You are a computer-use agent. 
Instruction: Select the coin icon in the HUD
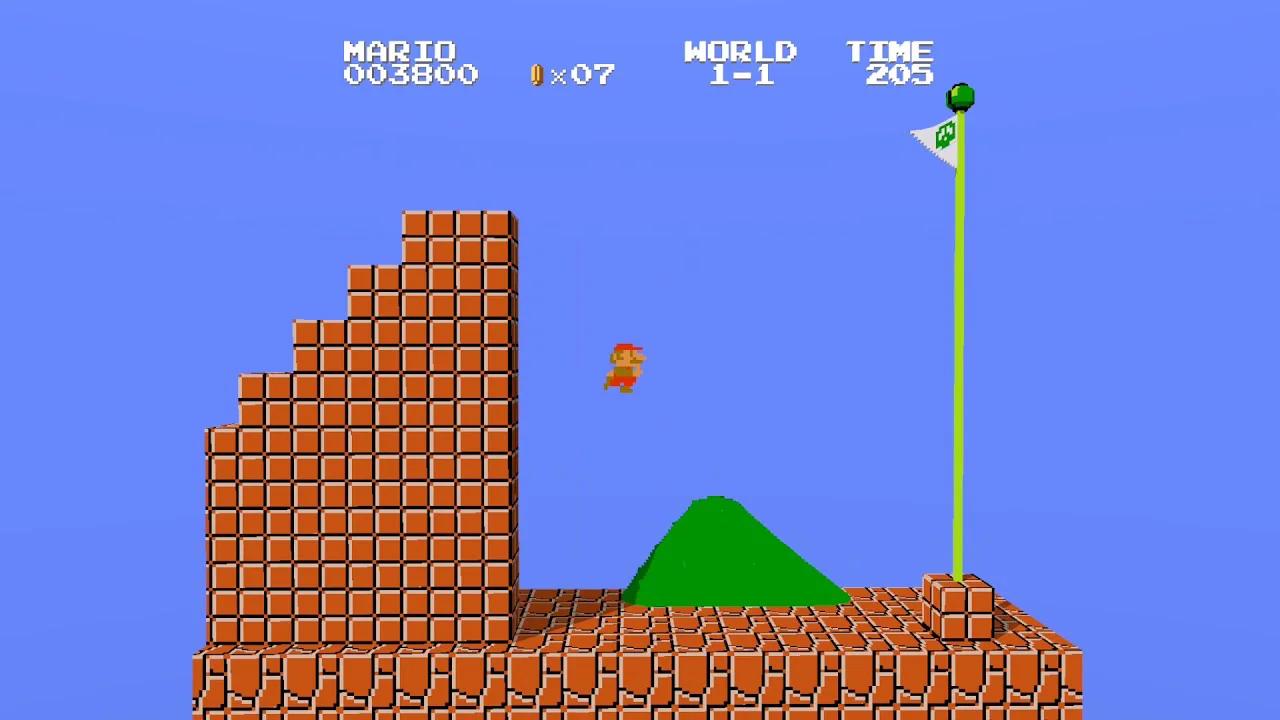click(536, 74)
